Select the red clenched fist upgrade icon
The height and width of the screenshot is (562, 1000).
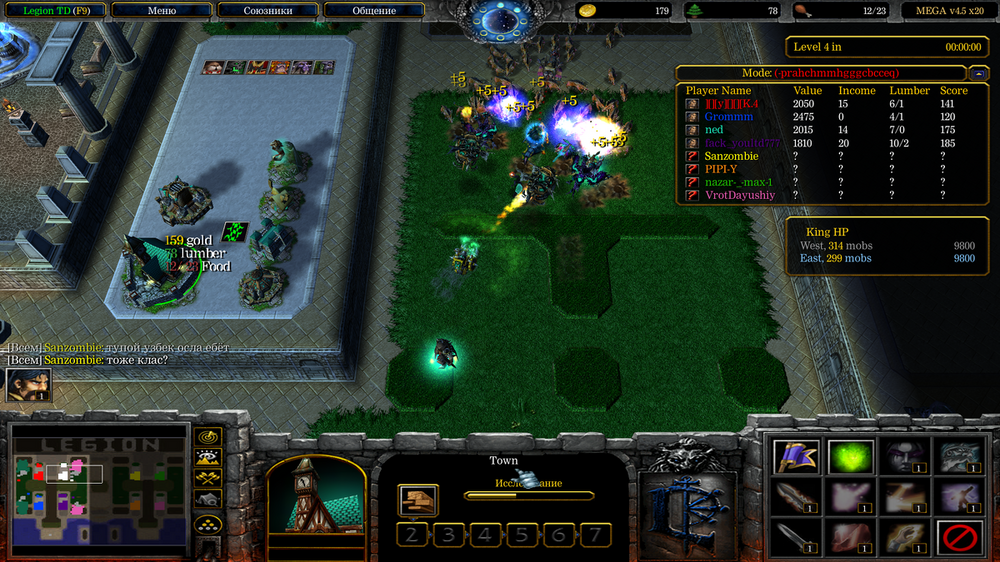(849, 540)
